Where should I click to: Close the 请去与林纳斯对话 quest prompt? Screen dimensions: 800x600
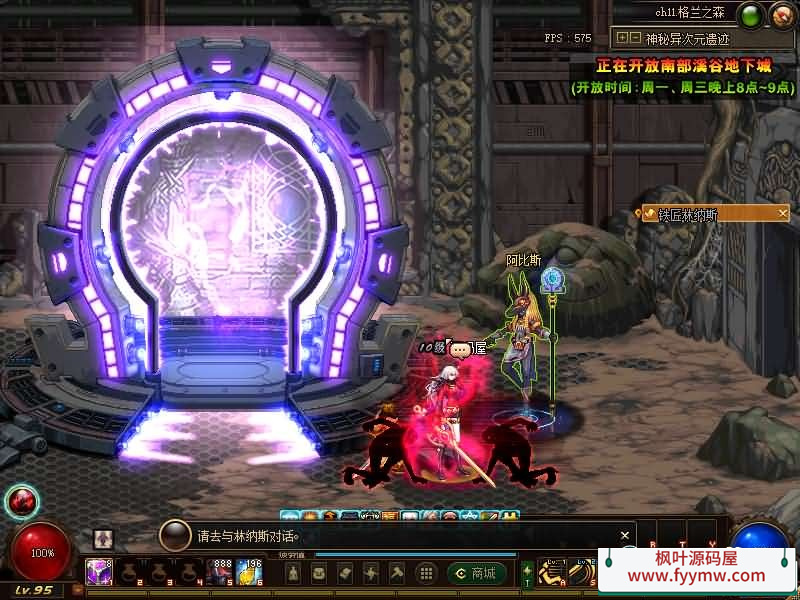point(625,536)
